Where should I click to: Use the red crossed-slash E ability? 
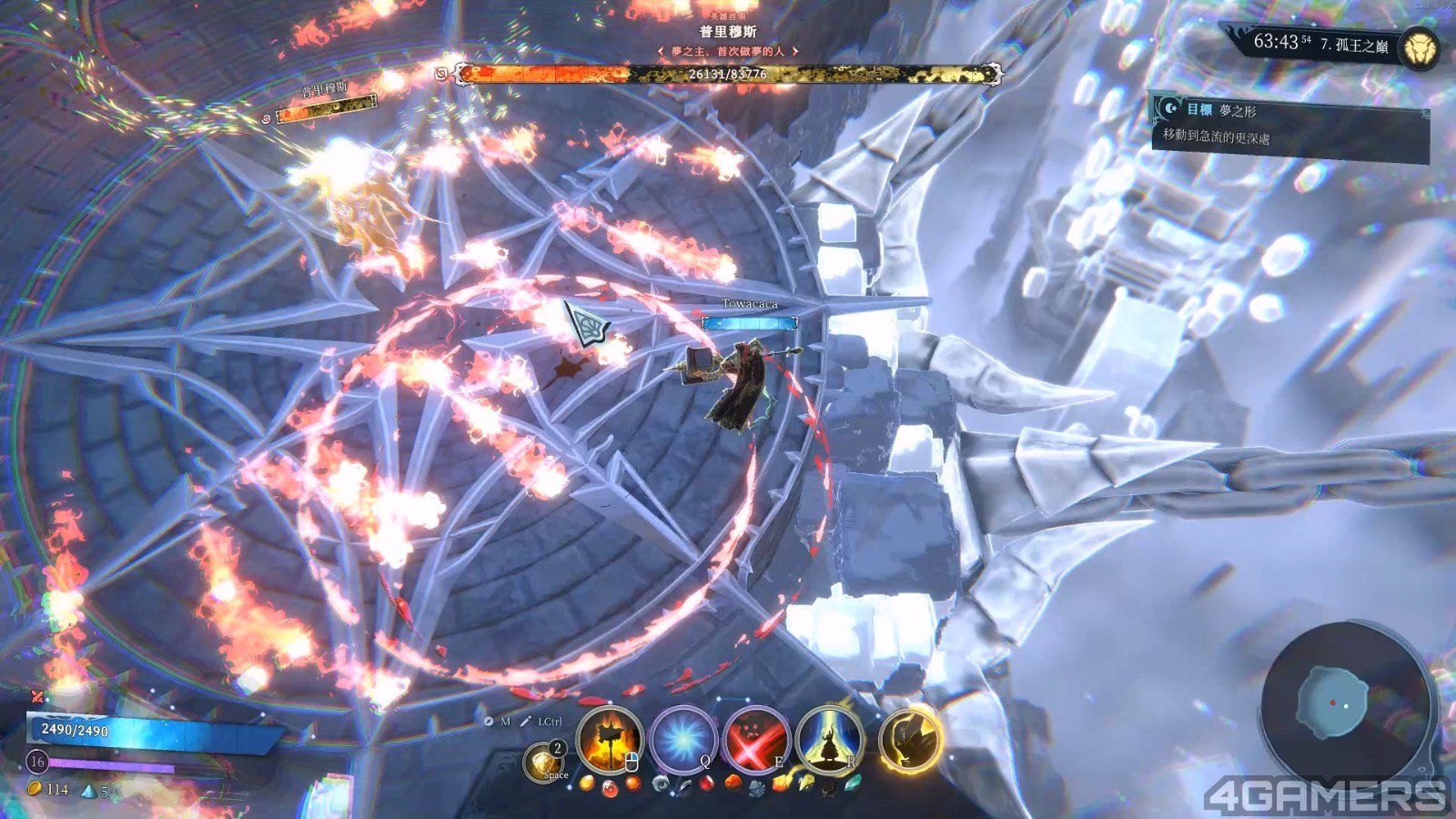coord(754,741)
